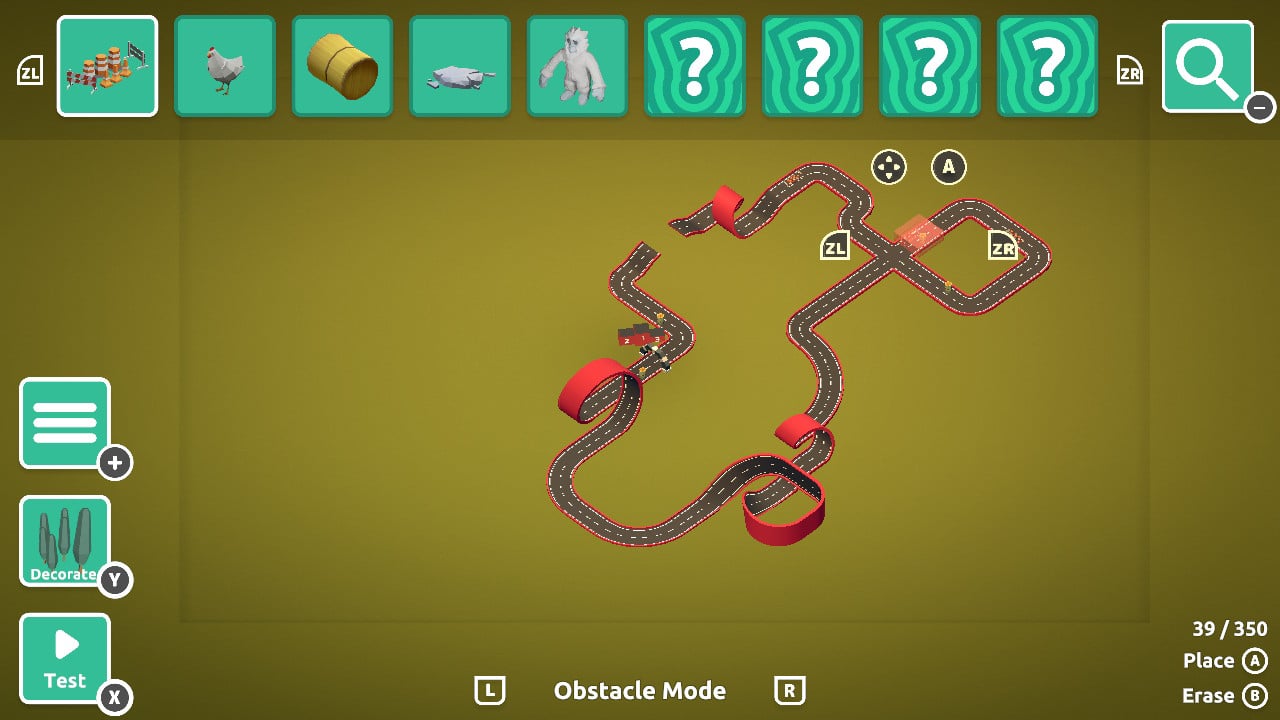Screen dimensions: 1280x720
Task: Select the ZR page indicator in the toolbar
Action: pos(1129,72)
